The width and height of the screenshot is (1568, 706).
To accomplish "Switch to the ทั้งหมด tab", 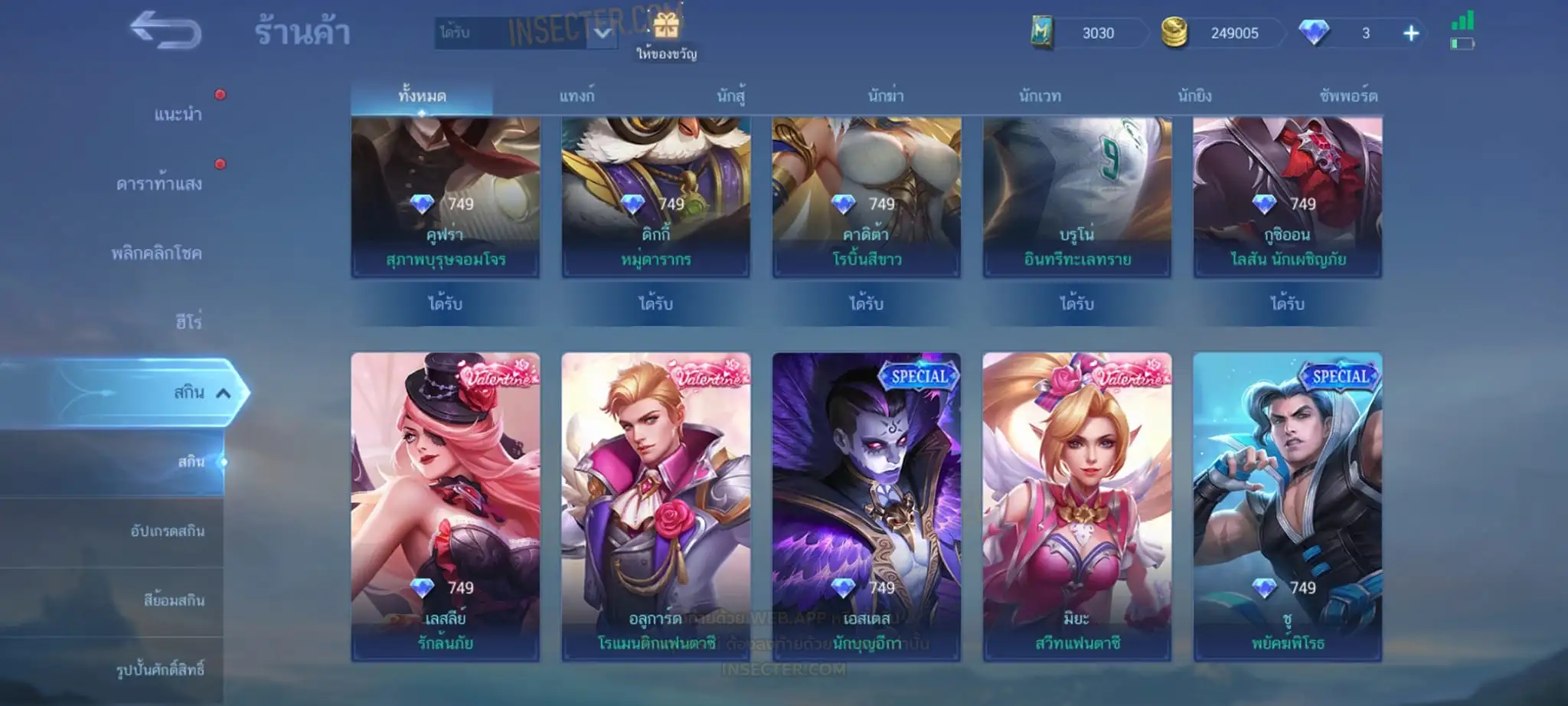I will (x=422, y=96).
